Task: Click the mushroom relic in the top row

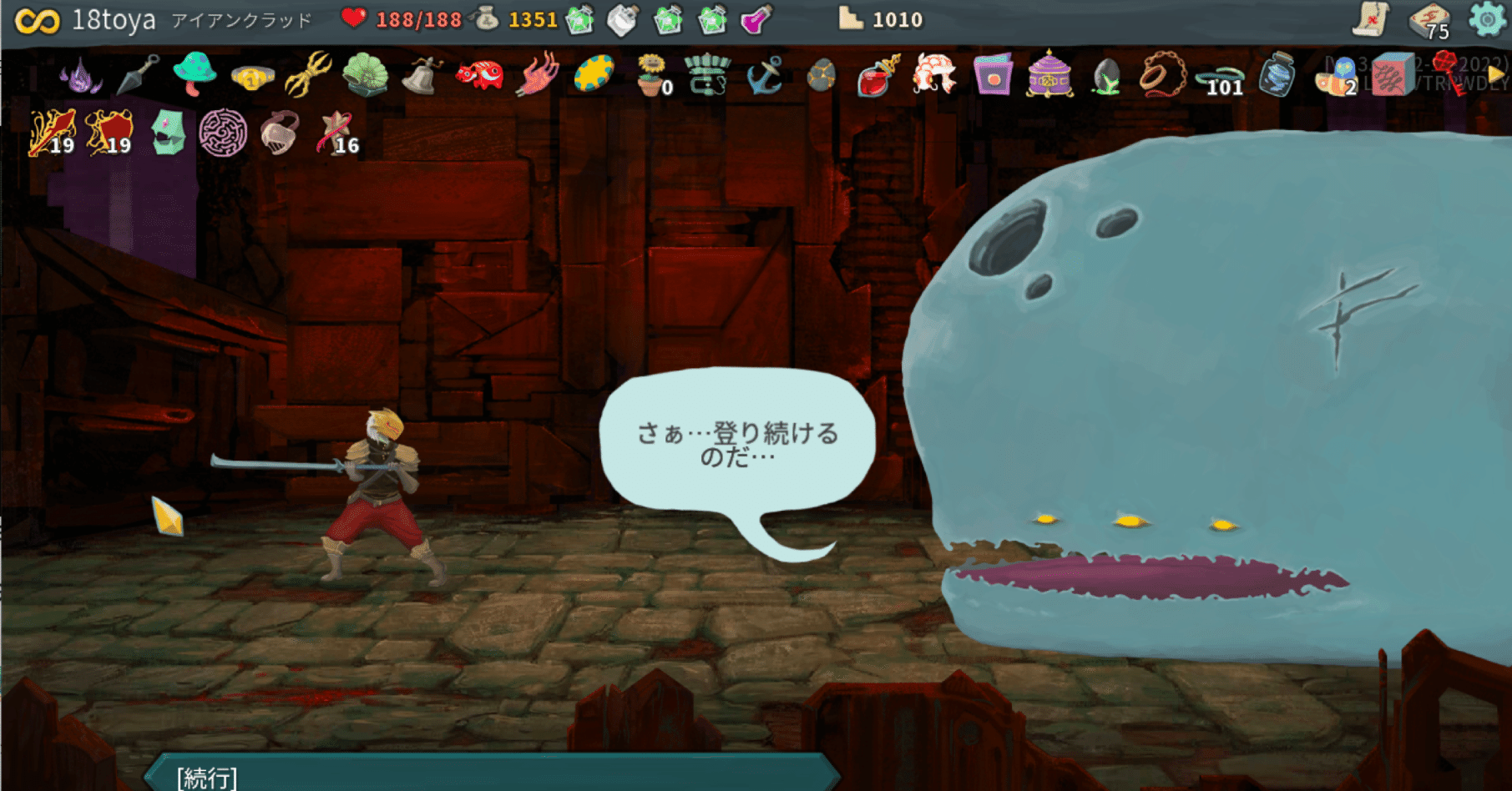Action: (194, 73)
